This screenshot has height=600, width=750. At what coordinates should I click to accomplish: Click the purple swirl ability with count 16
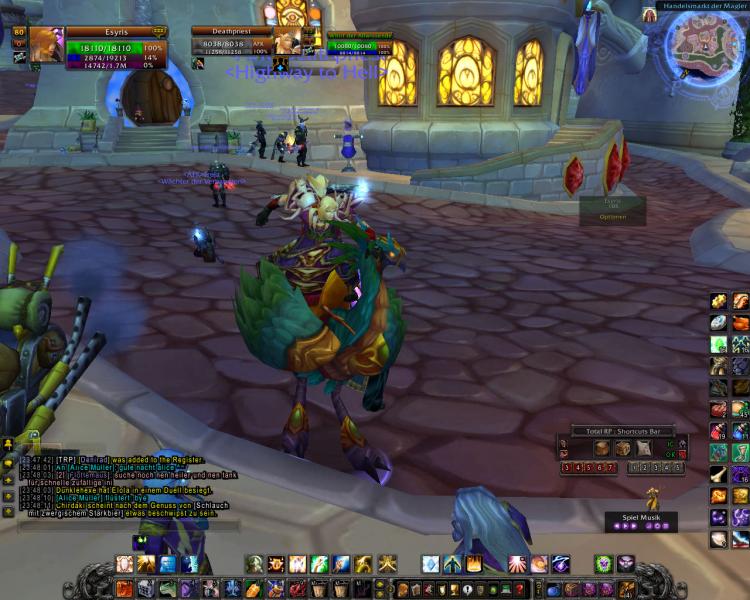tap(741, 474)
